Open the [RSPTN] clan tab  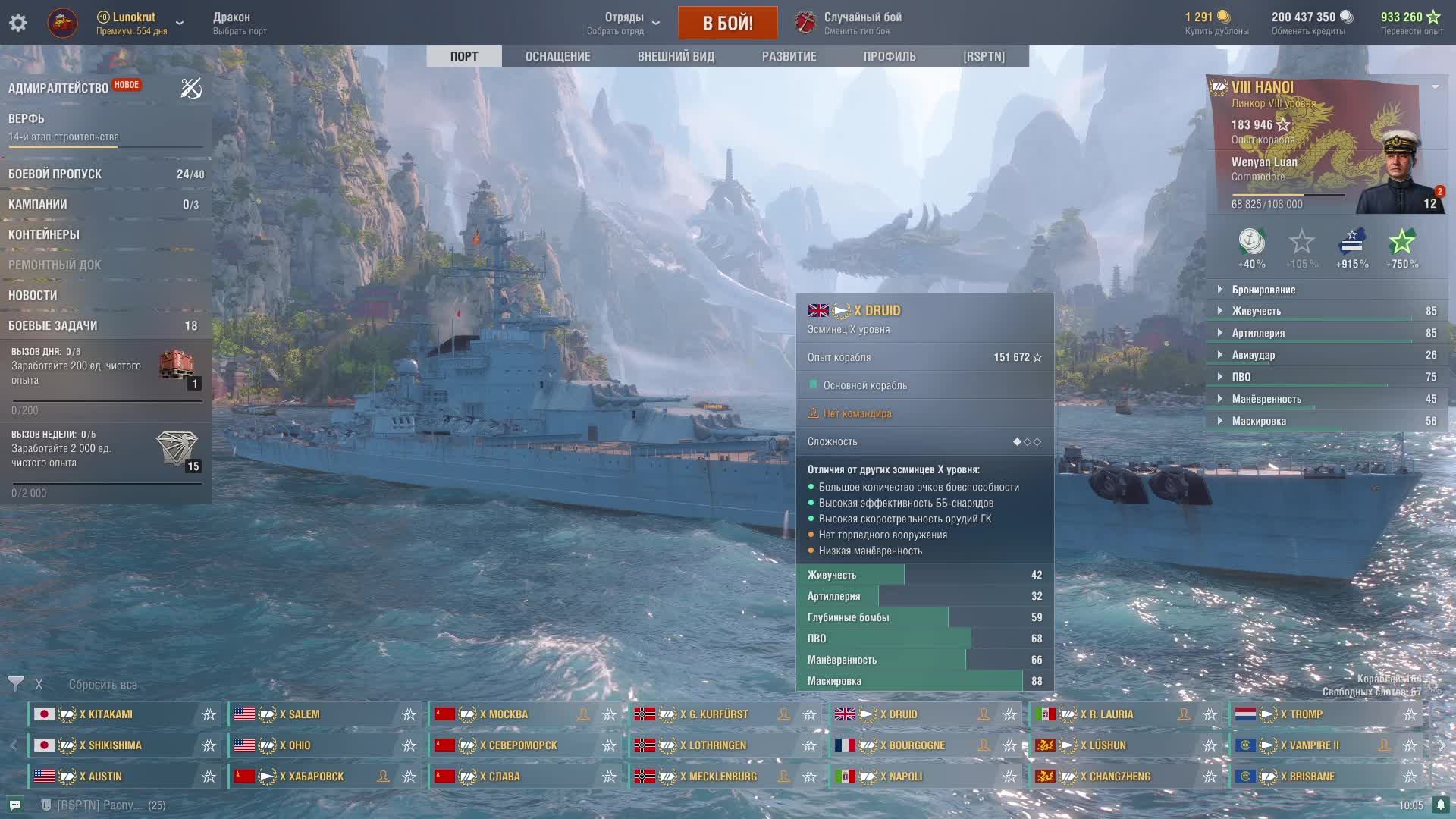(x=984, y=56)
